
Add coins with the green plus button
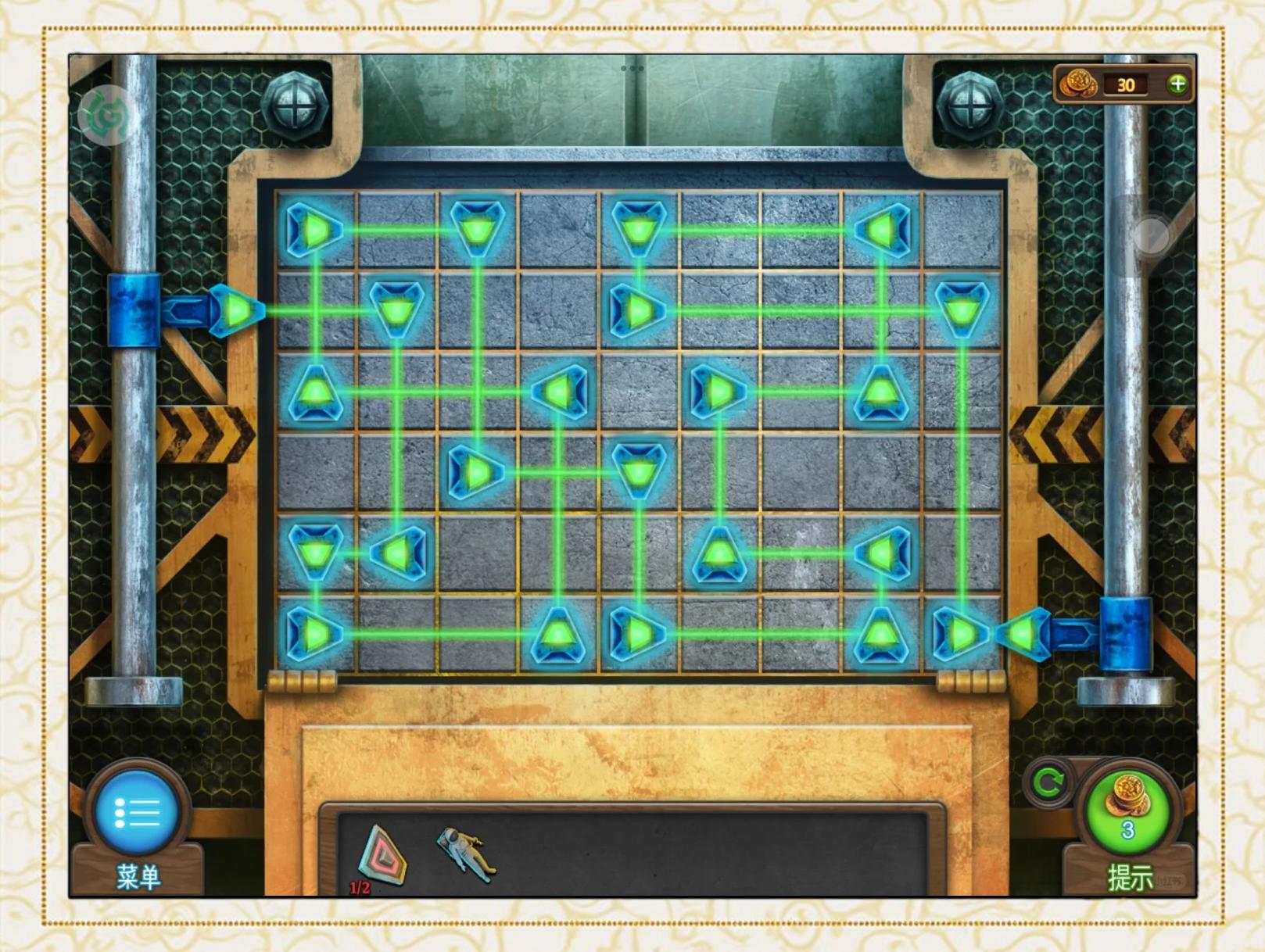(1177, 84)
